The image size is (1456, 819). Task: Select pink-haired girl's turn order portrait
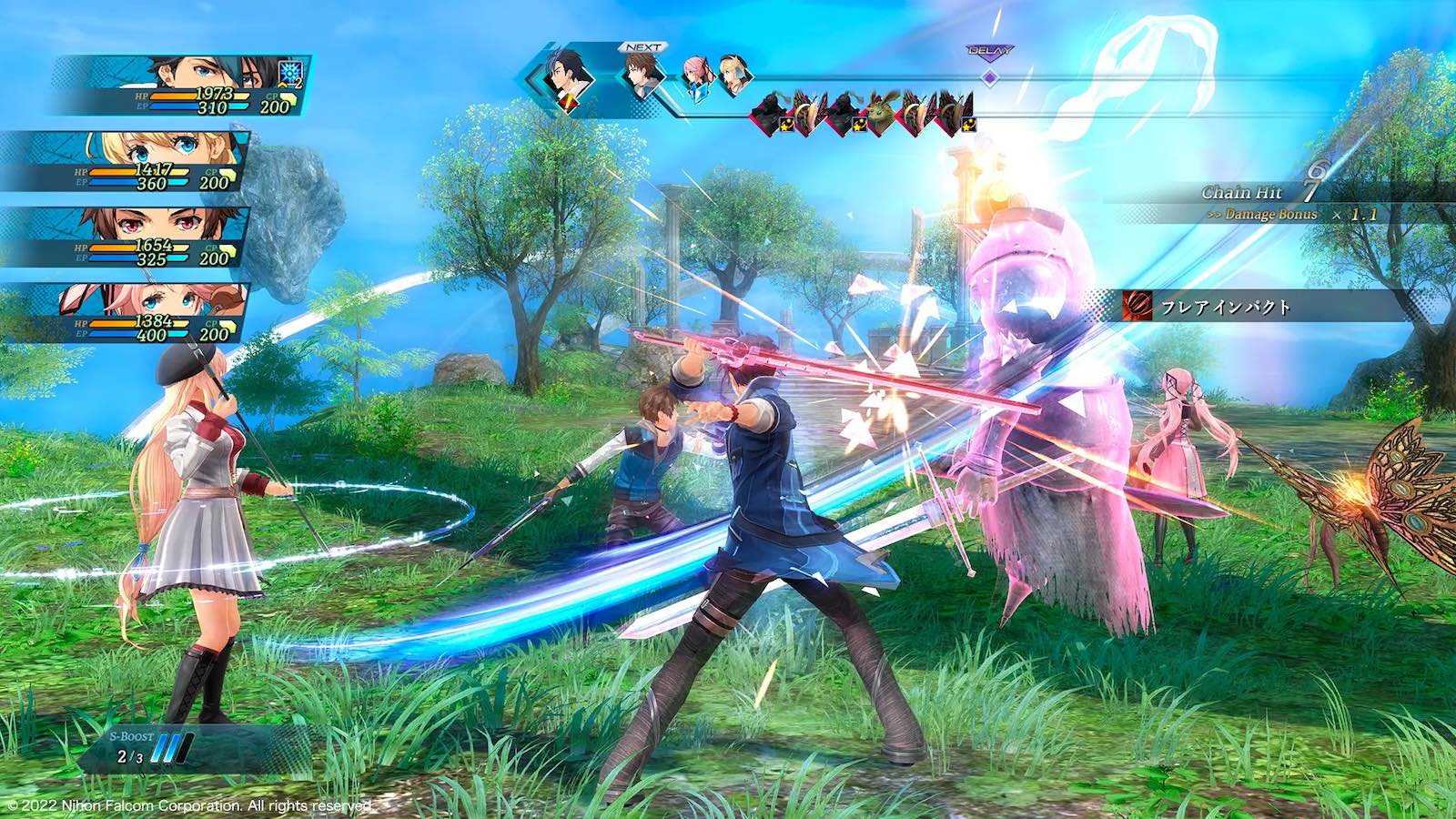pyautogui.click(x=697, y=76)
